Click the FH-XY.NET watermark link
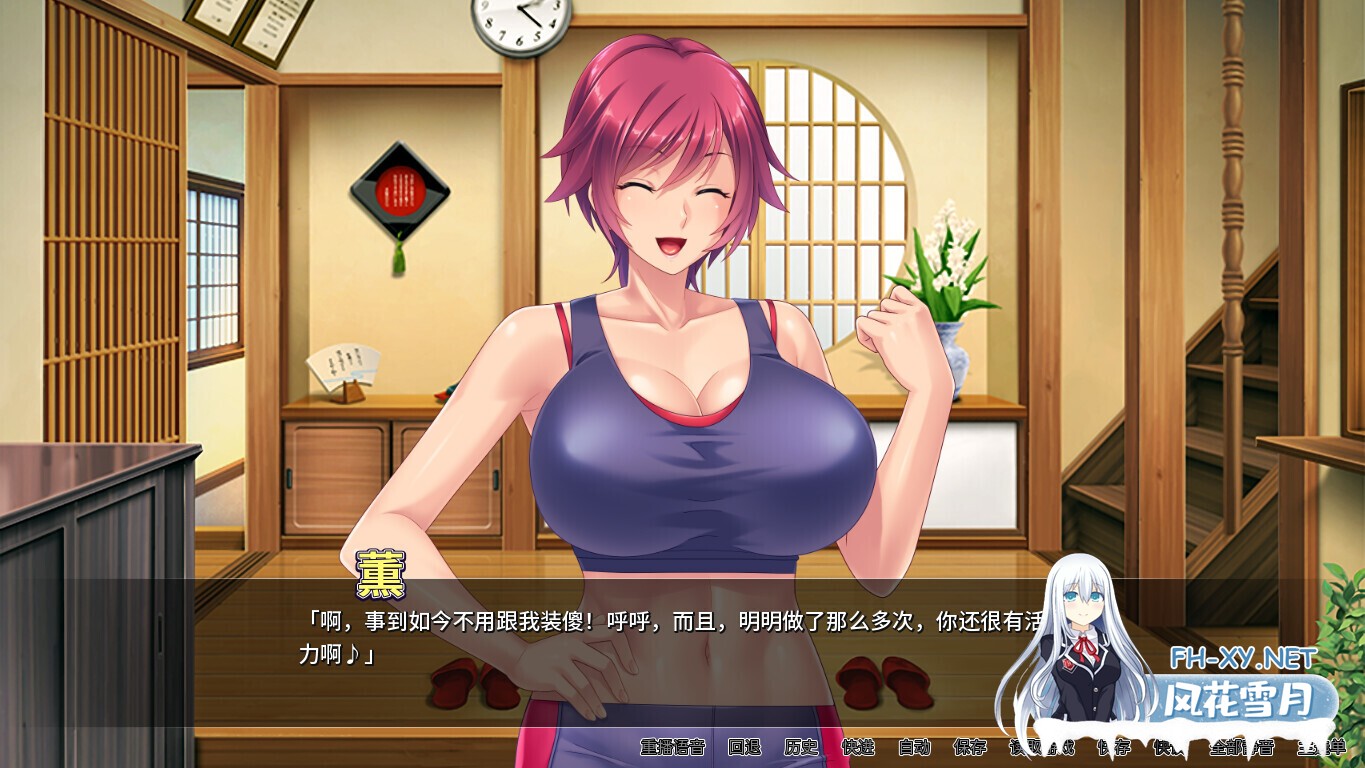The height and width of the screenshot is (768, 1365). click(x=1240, y=658)
